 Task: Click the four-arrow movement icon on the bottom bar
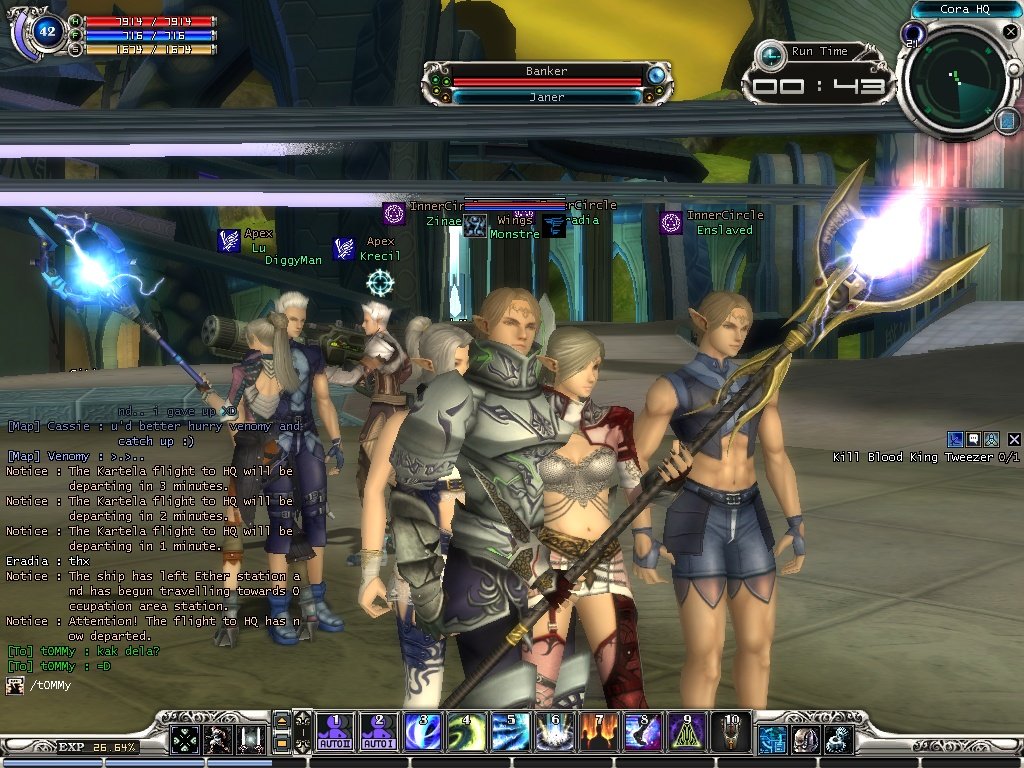point(184,740)
